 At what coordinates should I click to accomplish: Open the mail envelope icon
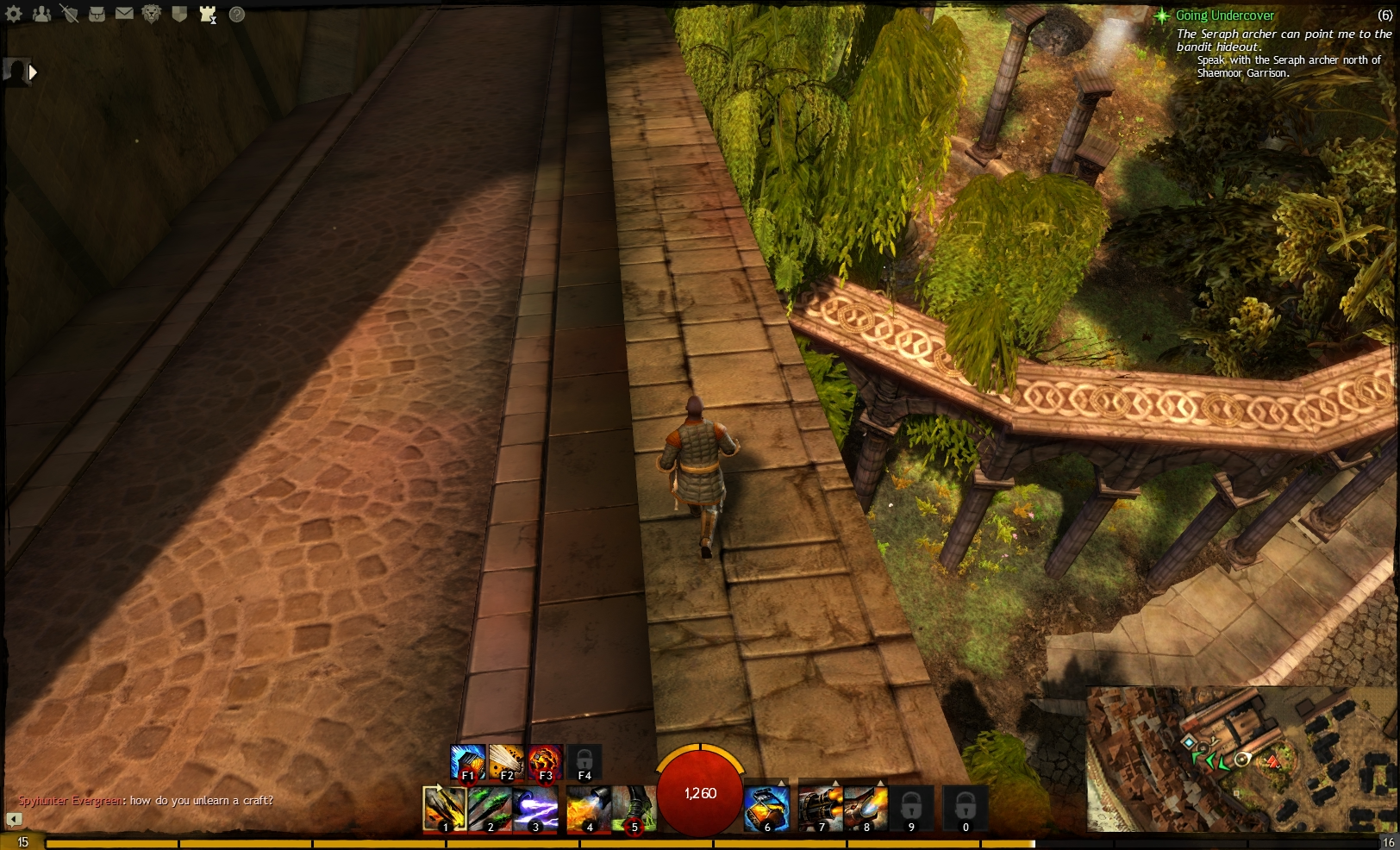click(124, 15)
